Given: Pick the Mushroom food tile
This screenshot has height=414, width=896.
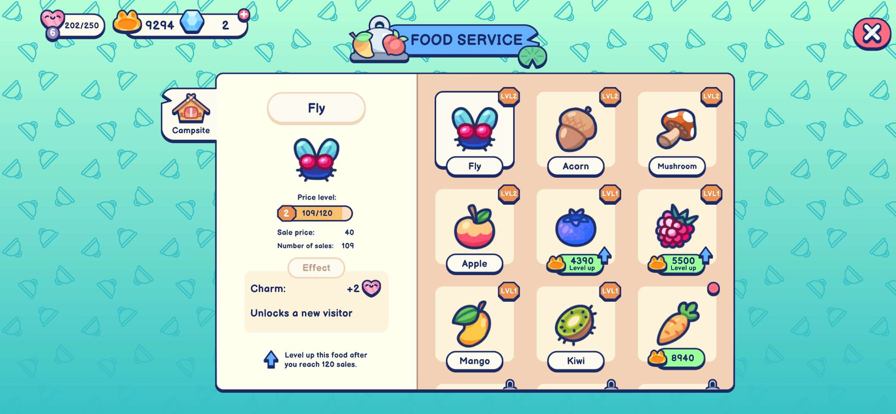Looking at the screenshot, I should point(677,133).
